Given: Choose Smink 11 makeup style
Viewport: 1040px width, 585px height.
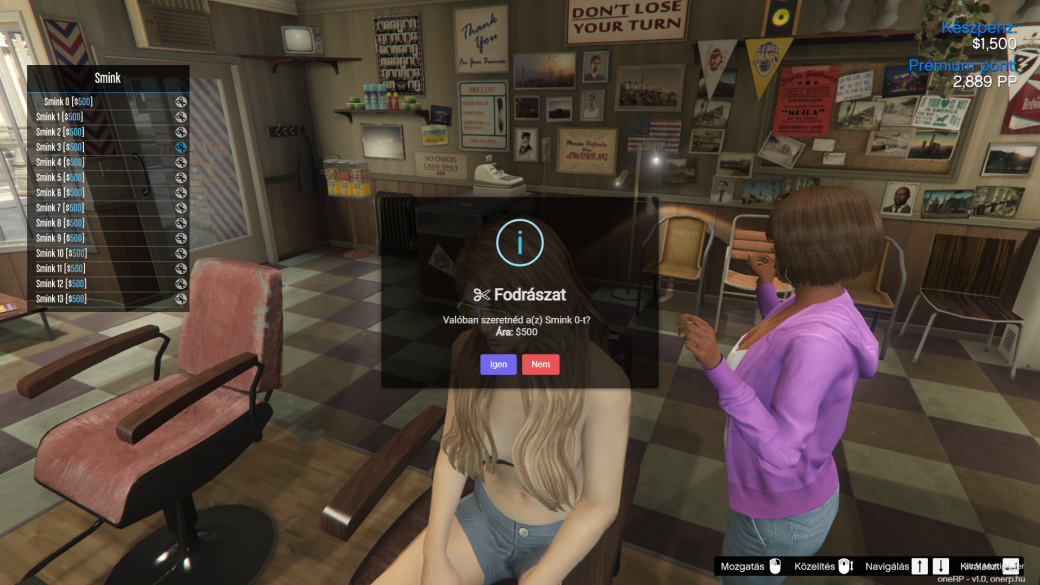Looking at the screenshot, I should (108, 268).
